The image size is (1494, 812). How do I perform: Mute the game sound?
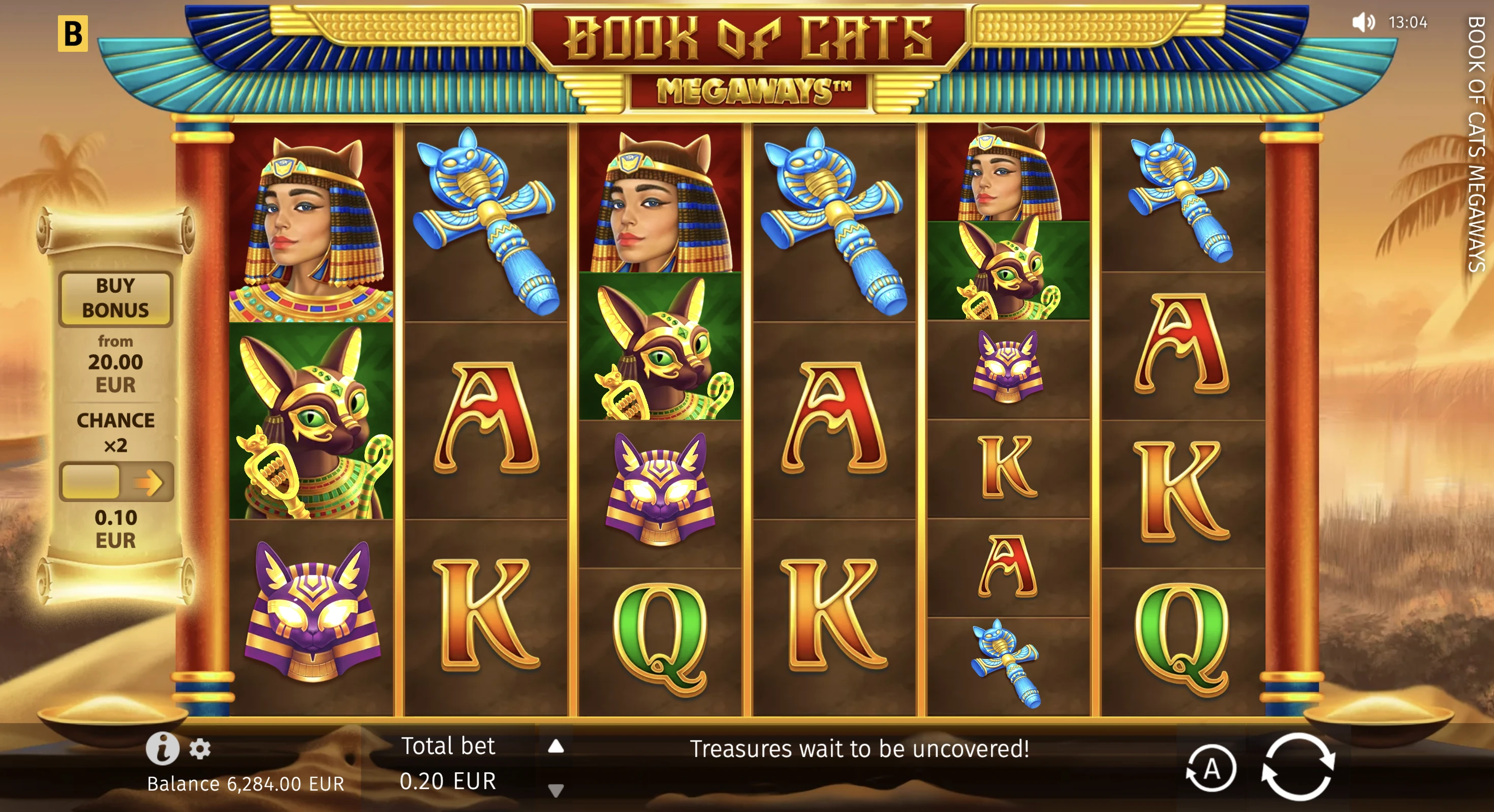pos(1363,23)
